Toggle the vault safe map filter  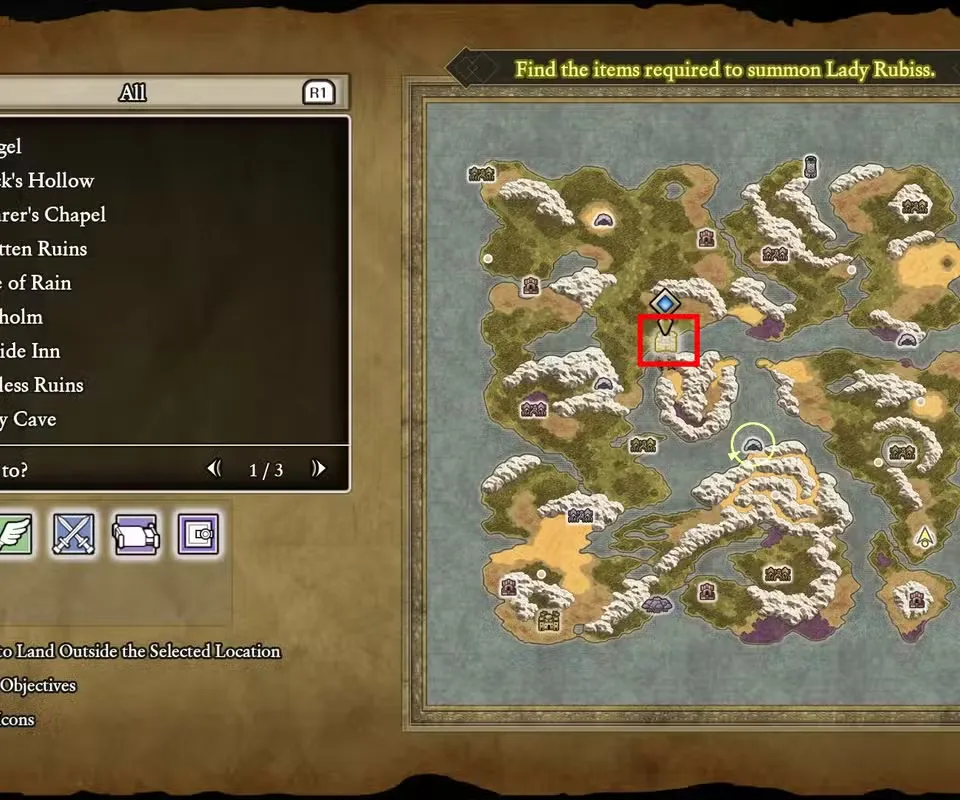tap(197, 534)
